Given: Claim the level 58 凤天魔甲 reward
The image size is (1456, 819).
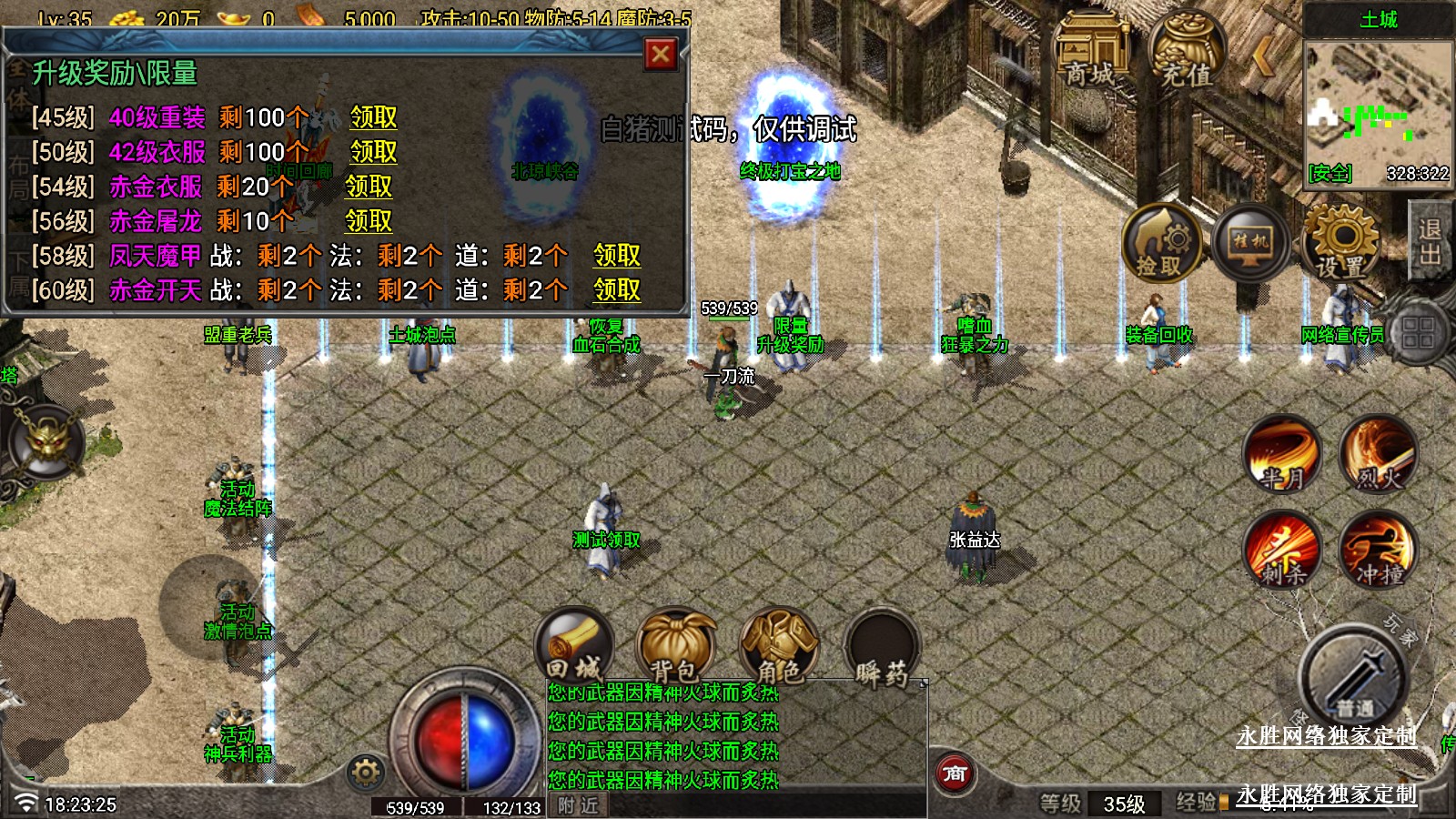Looking at the screenshot, I should (617, 256).
